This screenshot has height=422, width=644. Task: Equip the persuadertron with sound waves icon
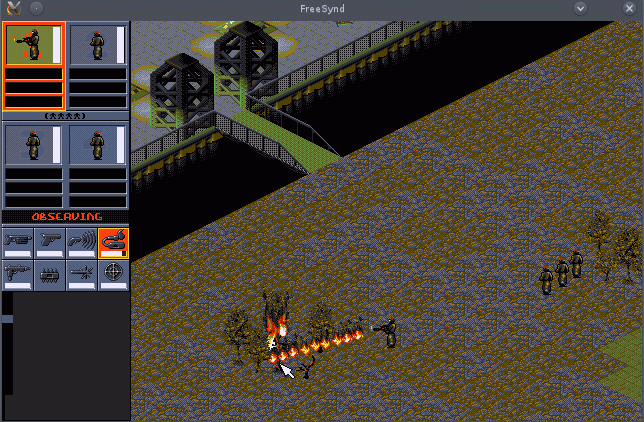(x=81, y=243)
